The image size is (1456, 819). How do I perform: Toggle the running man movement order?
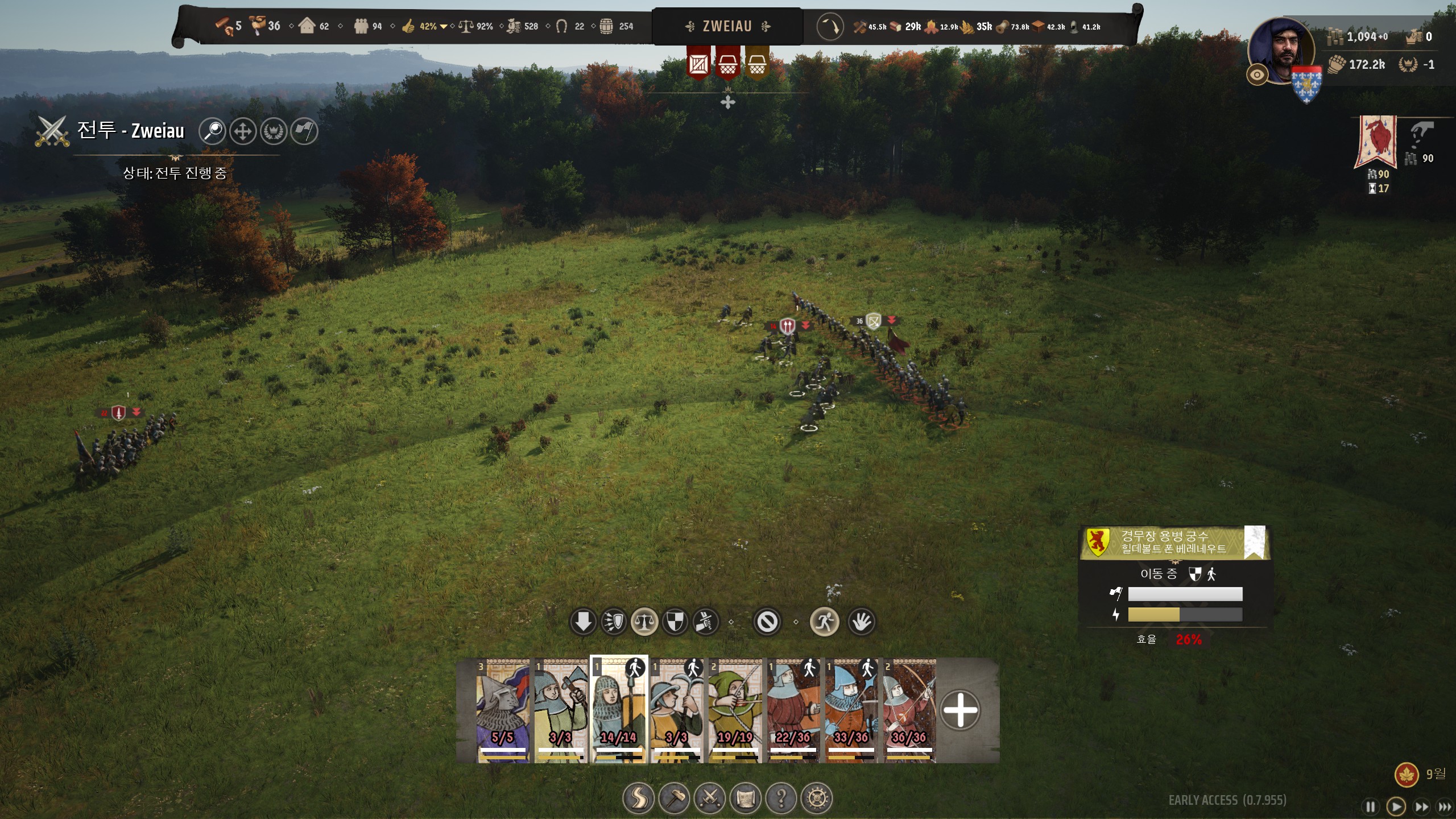[824, 622]
